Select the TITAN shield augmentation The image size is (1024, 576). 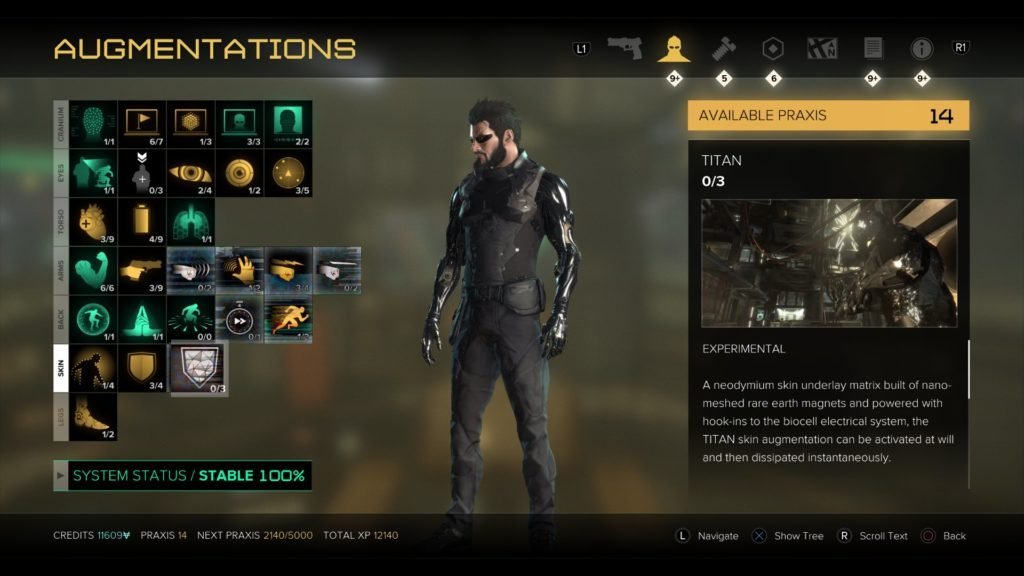[199, 368]
